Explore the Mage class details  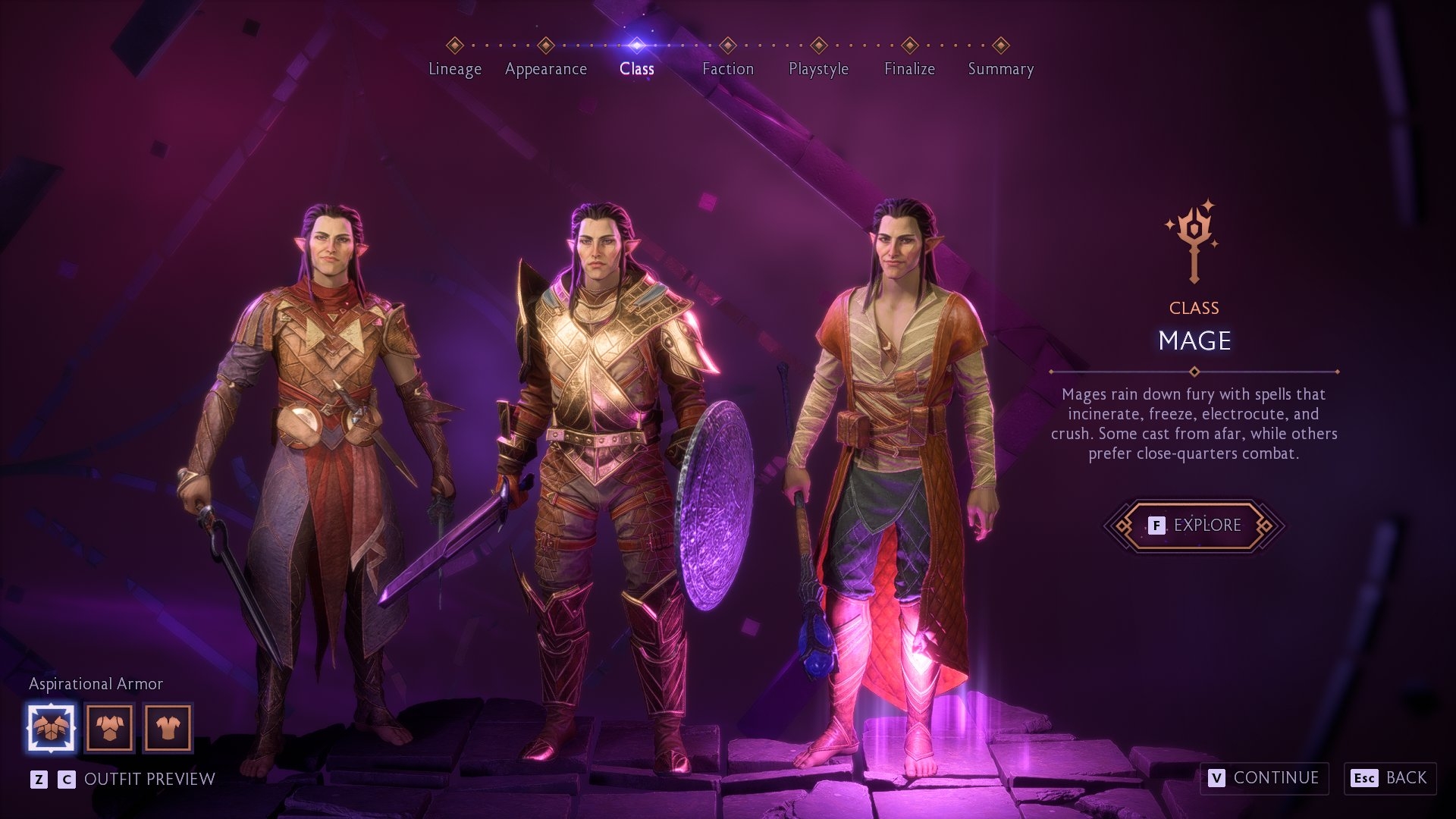[x=1194, y=525]
